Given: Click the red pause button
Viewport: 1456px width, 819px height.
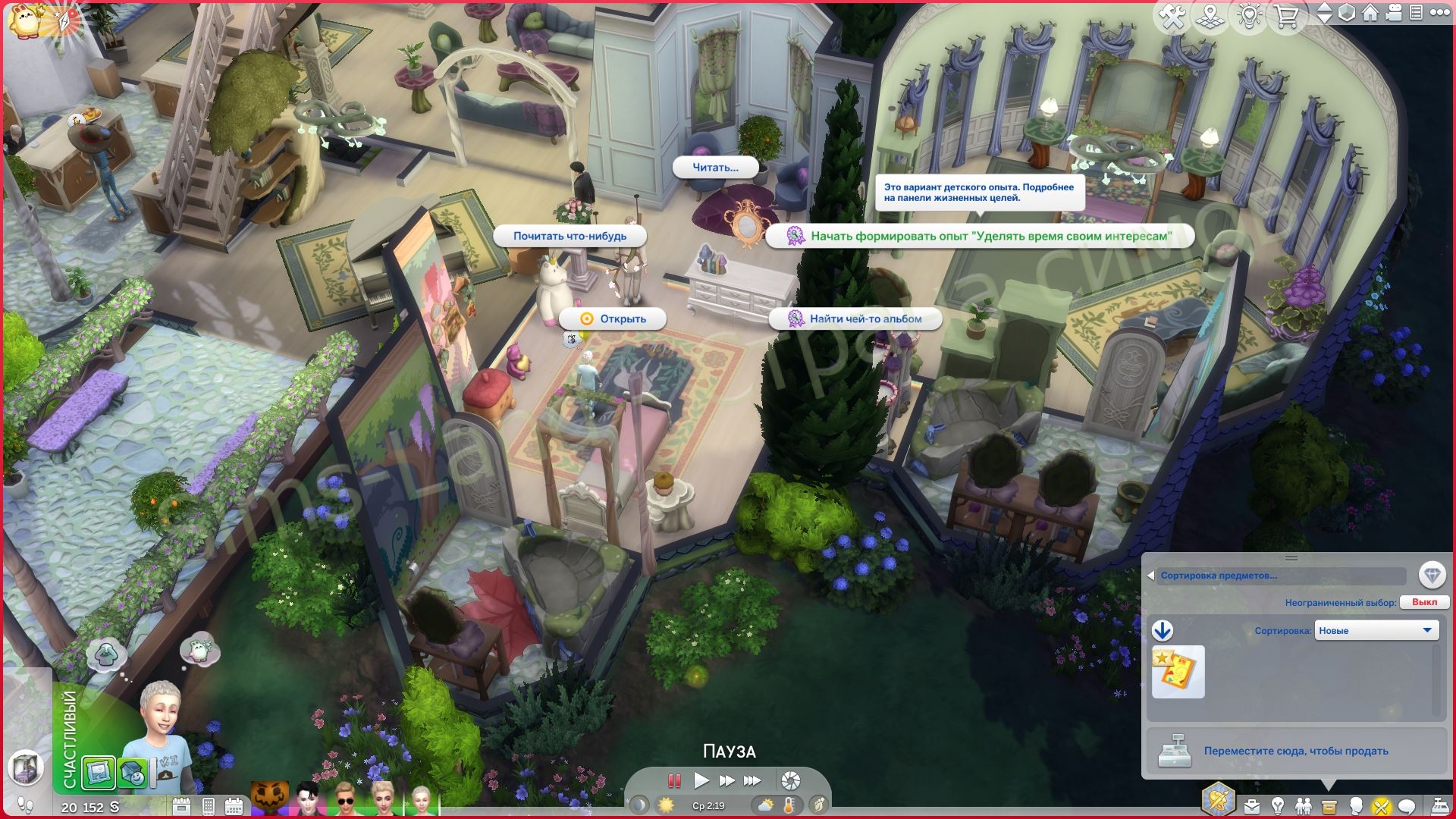Looking at the screenshot, I should point(673,780).
